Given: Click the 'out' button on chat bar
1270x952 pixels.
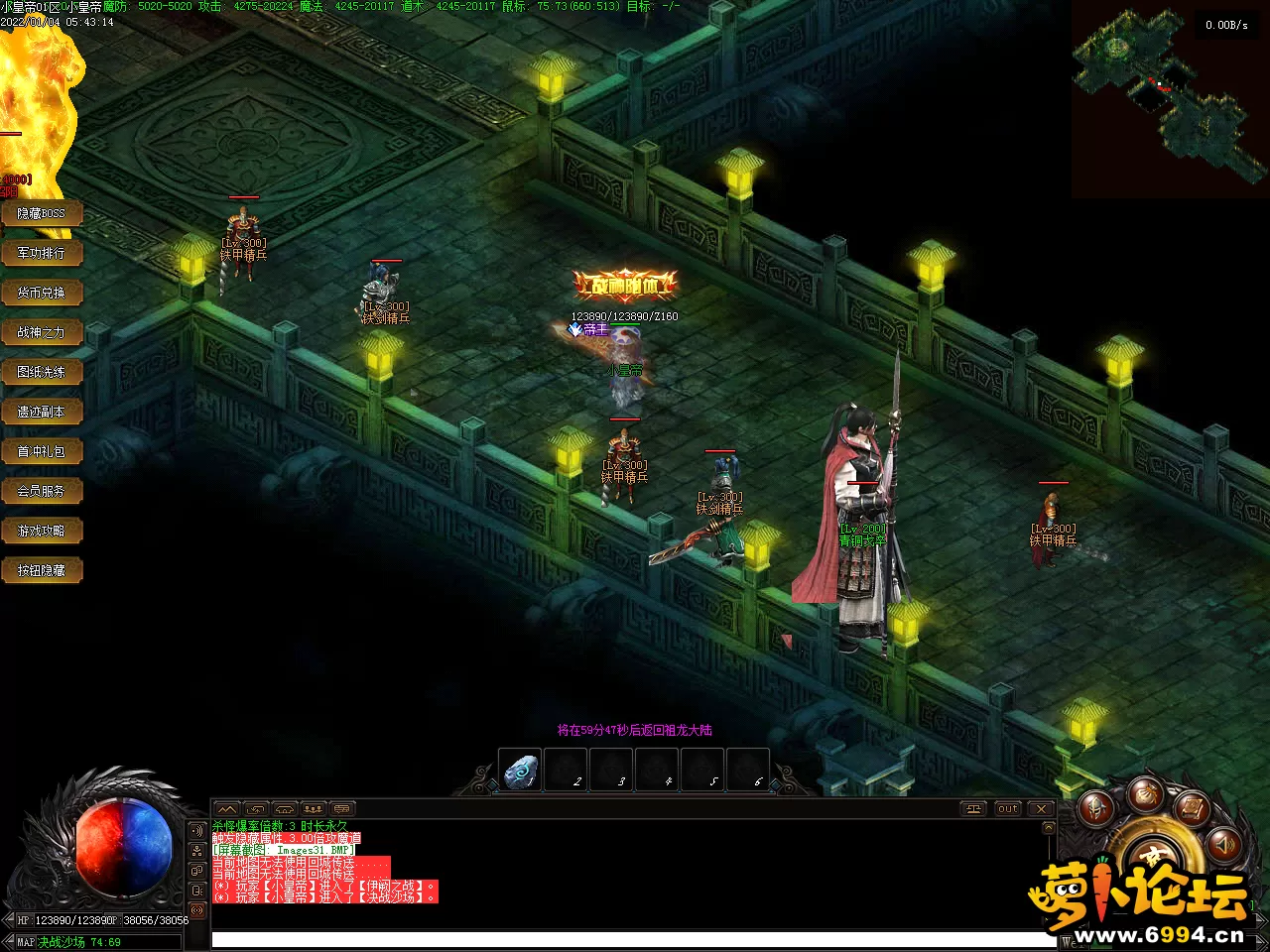Looking at the screenshot, I should [x=1008, y=808].
